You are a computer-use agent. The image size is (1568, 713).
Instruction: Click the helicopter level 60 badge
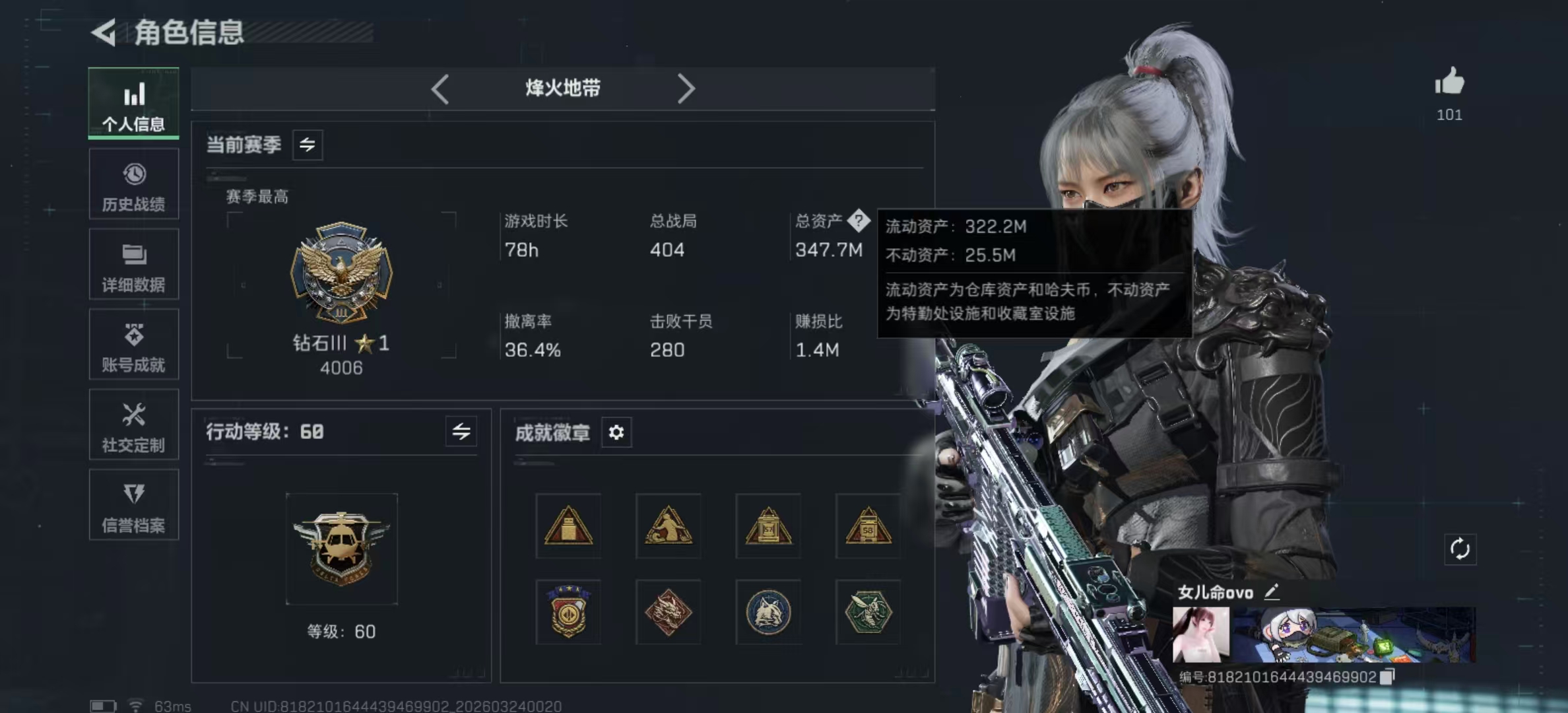click(x=342, y=547)
